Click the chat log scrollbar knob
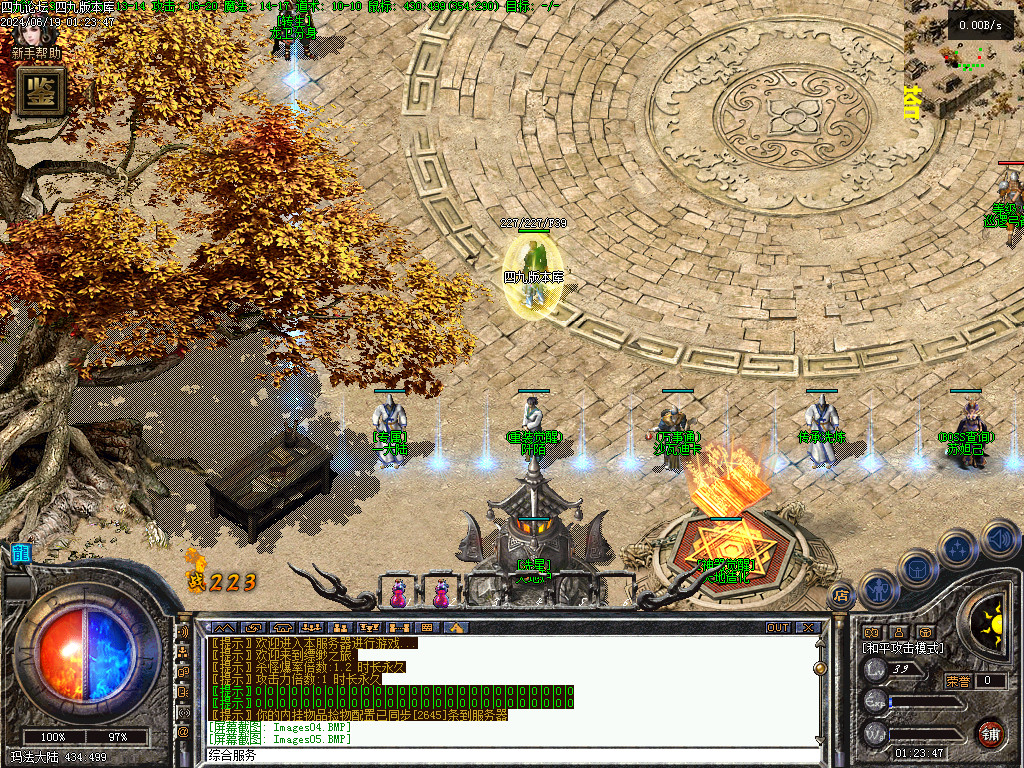 click(820, 667)
